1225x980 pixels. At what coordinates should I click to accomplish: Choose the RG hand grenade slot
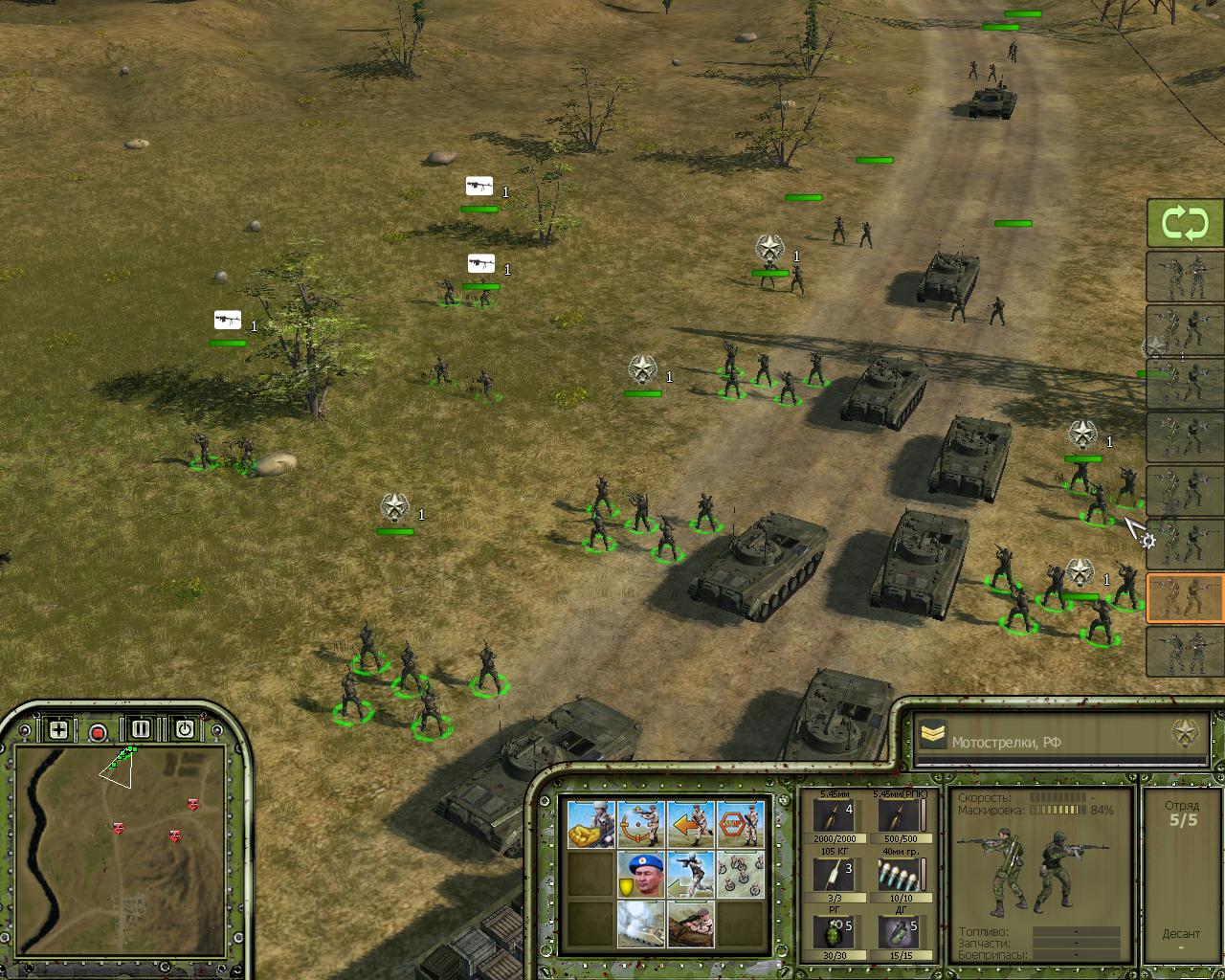click(833, 933)
